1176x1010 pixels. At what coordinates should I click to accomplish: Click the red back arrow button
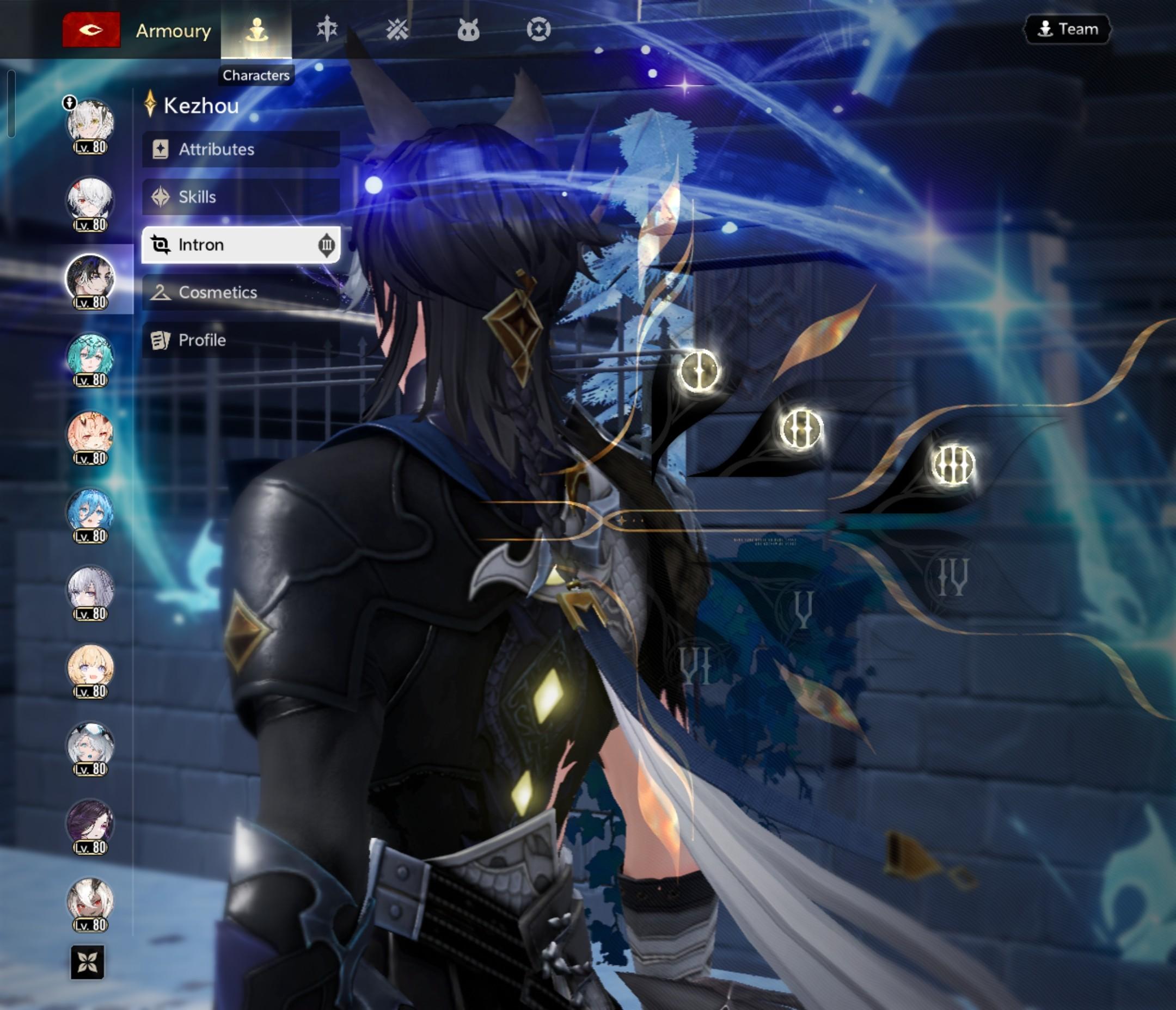coord(91,29)
